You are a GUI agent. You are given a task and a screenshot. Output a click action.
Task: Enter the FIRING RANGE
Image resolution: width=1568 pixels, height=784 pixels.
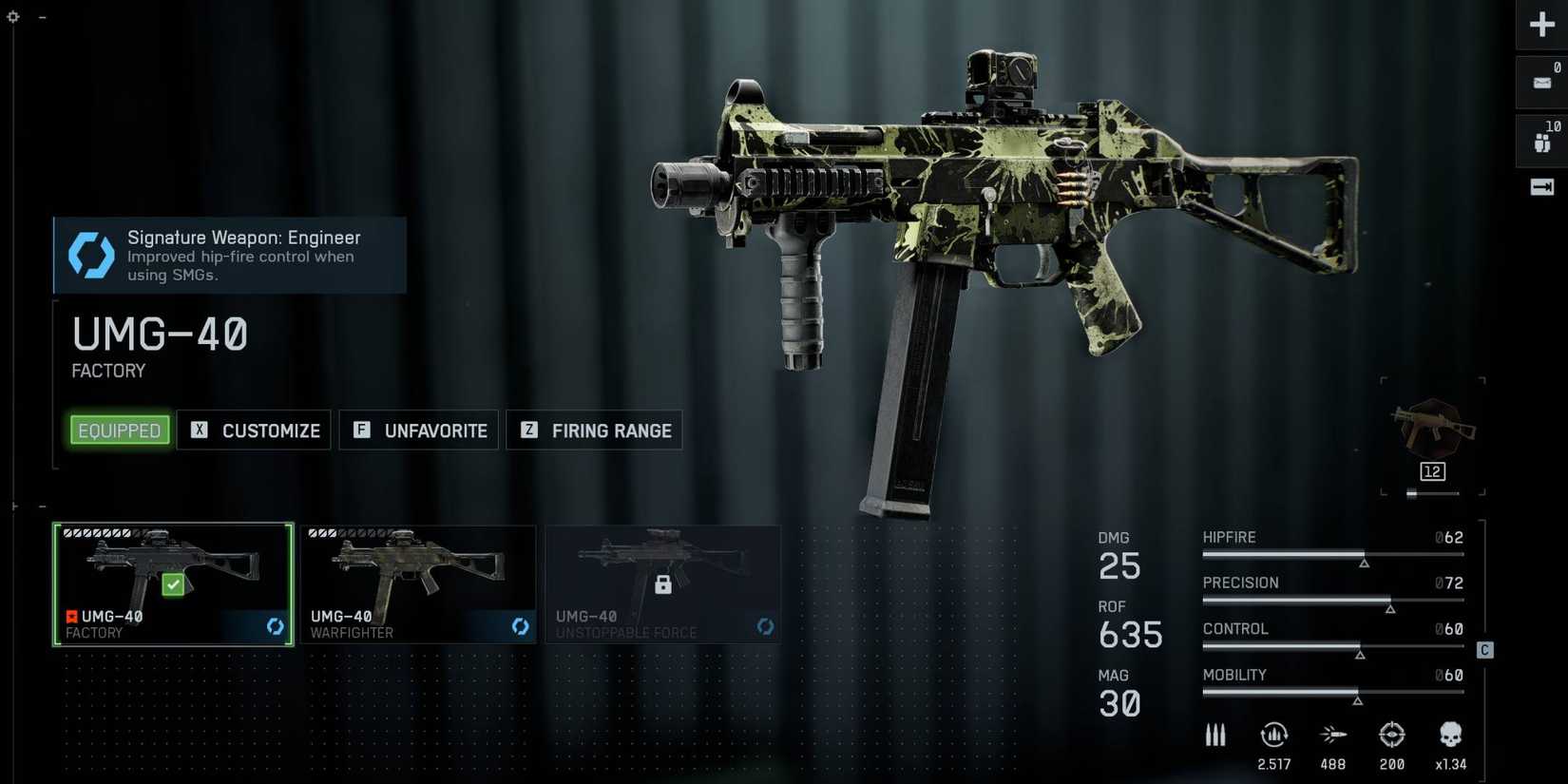594,430
